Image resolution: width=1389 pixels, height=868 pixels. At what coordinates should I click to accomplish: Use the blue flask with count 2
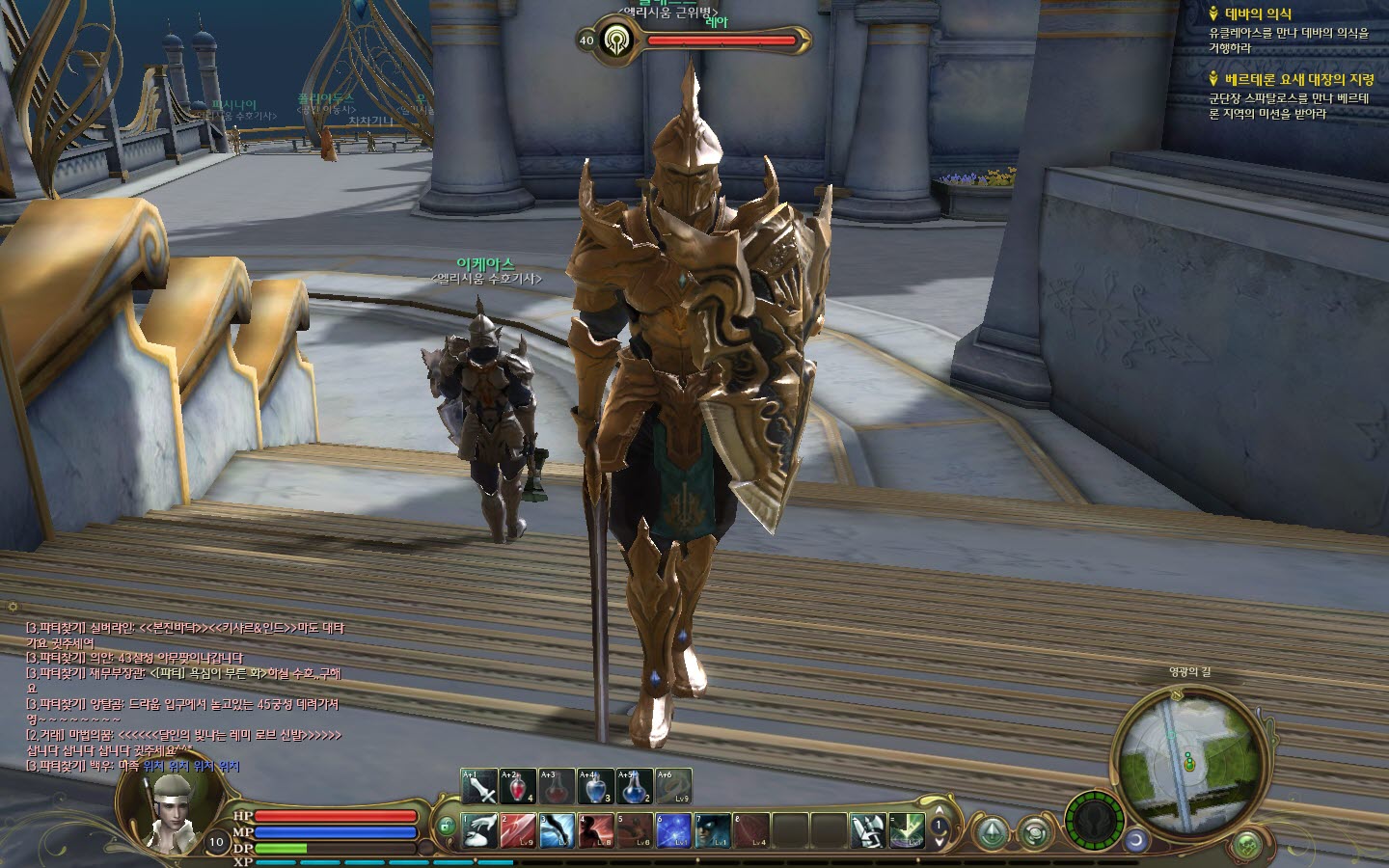tap(634, 787)
